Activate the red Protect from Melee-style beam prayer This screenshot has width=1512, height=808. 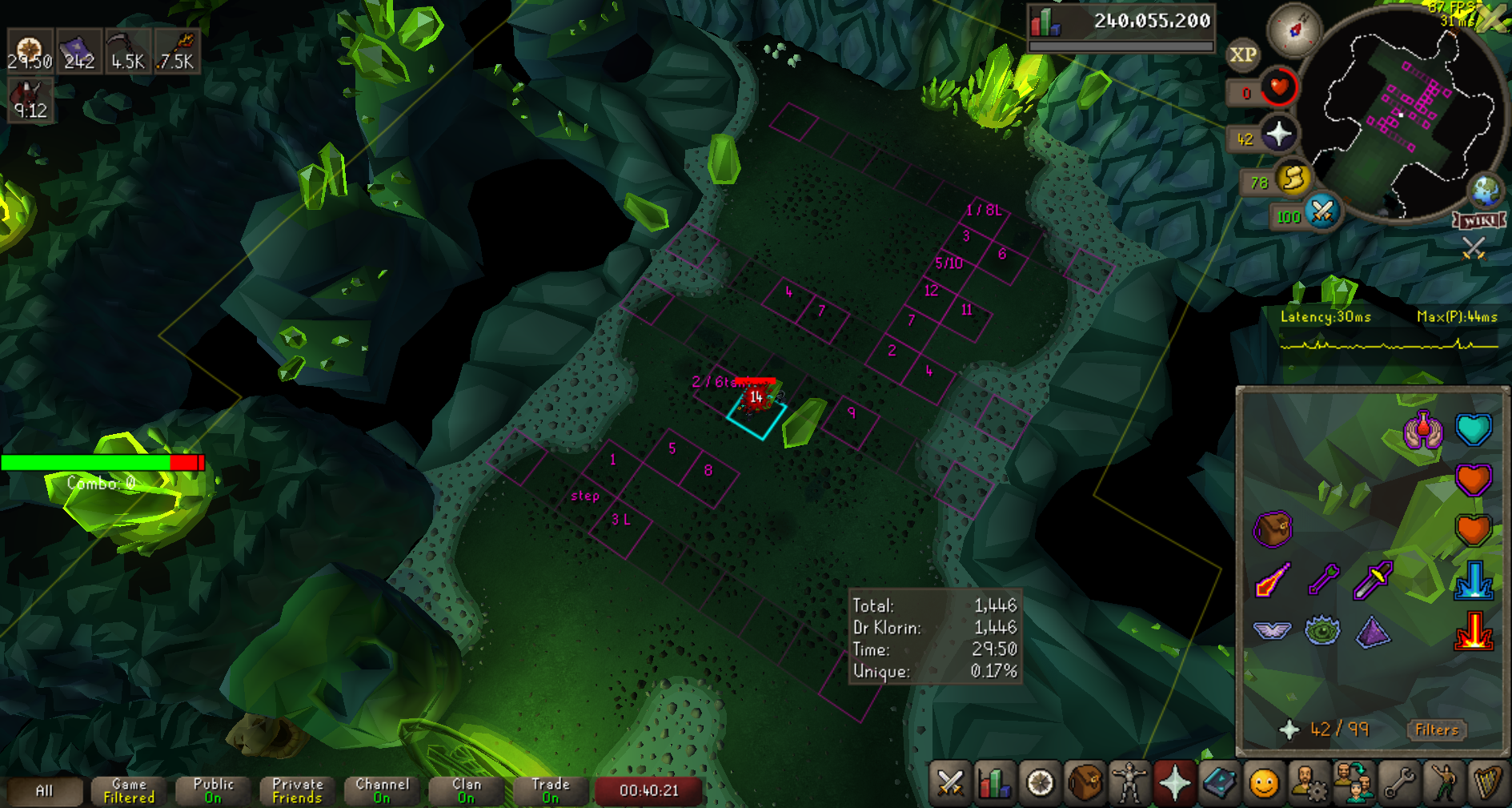tap(1474, 630)
